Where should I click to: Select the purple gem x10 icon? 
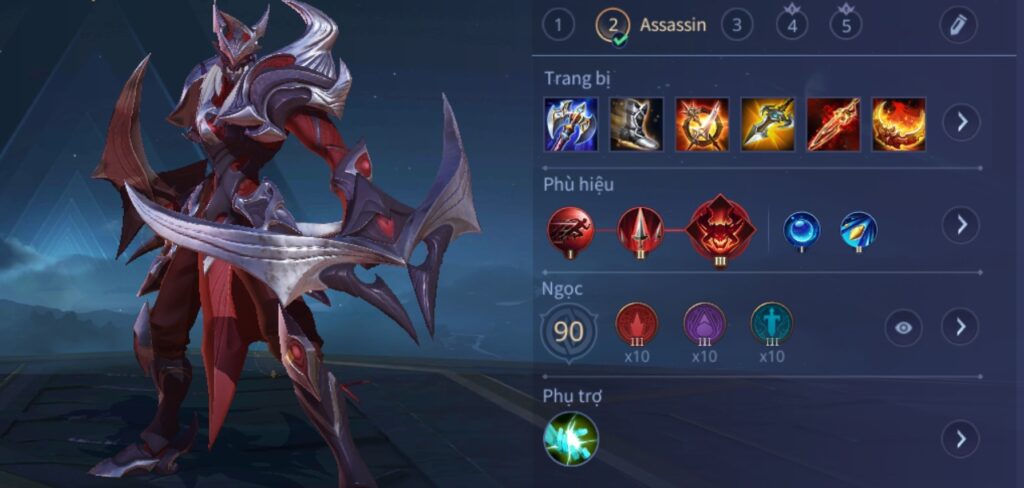coord(704,324)
